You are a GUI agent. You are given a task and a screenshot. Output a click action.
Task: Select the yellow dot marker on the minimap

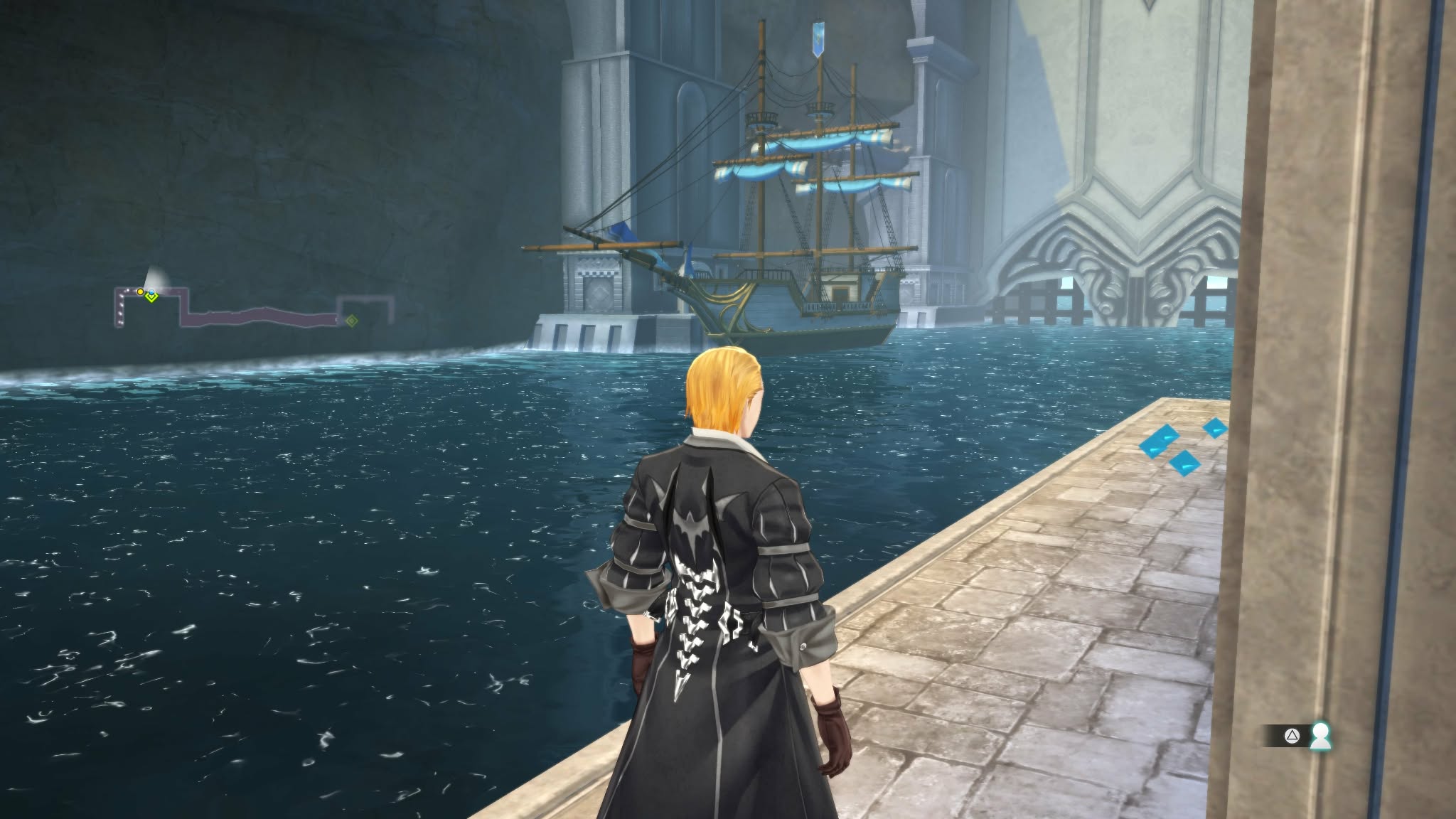point(140,291)
